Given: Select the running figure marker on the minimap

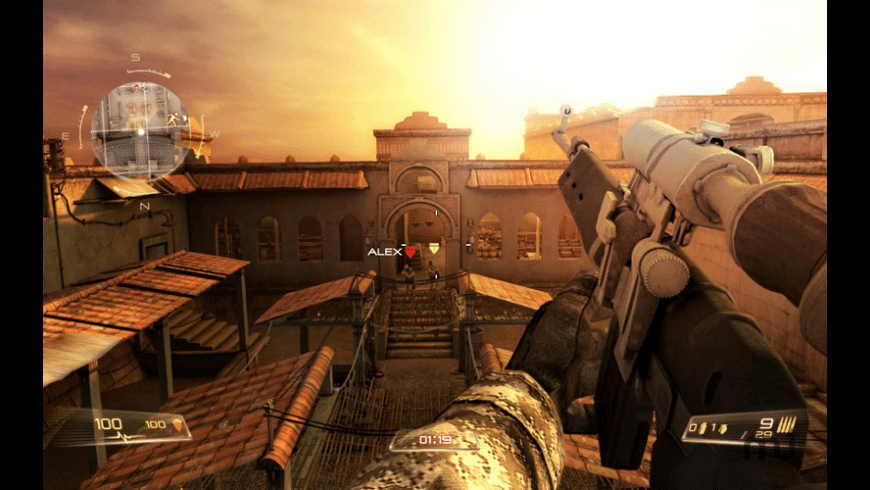Looking at the screenshot, I should pyautogui.click(x=174, y=121).
